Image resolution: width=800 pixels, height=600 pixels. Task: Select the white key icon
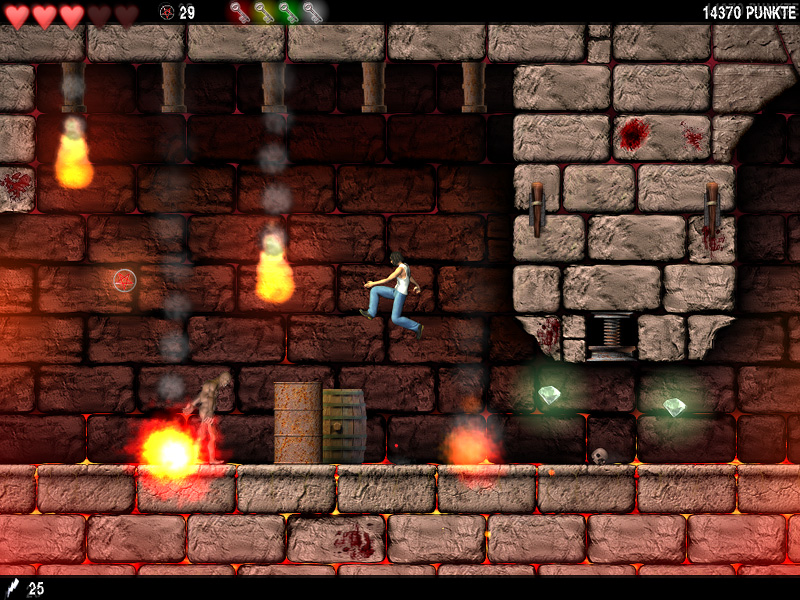tap(312, 12)
